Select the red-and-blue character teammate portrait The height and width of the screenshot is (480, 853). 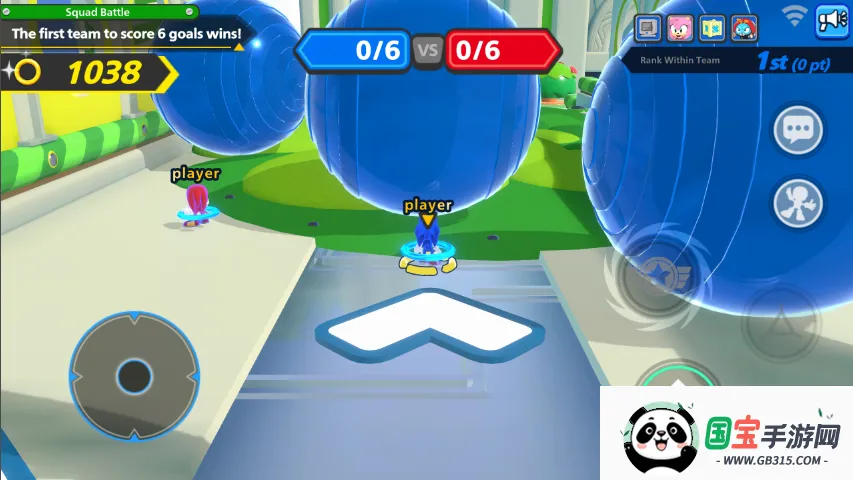point(744,27)
